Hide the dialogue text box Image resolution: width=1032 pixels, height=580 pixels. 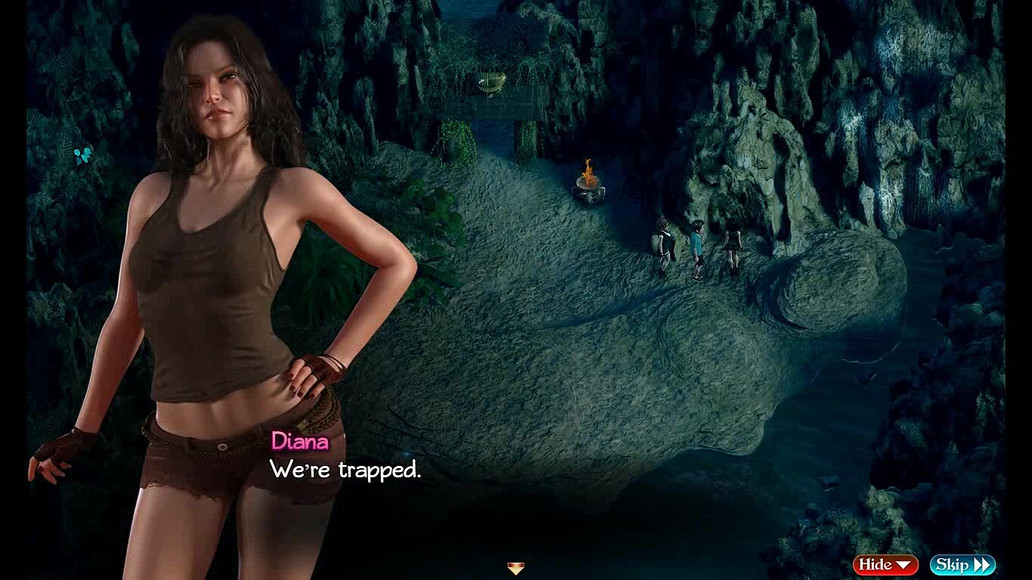pos(885,565)
